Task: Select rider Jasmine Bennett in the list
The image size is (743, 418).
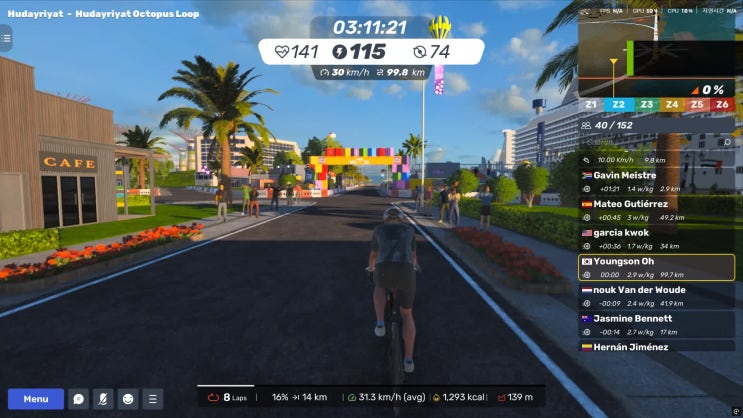Action: (658, 324)
